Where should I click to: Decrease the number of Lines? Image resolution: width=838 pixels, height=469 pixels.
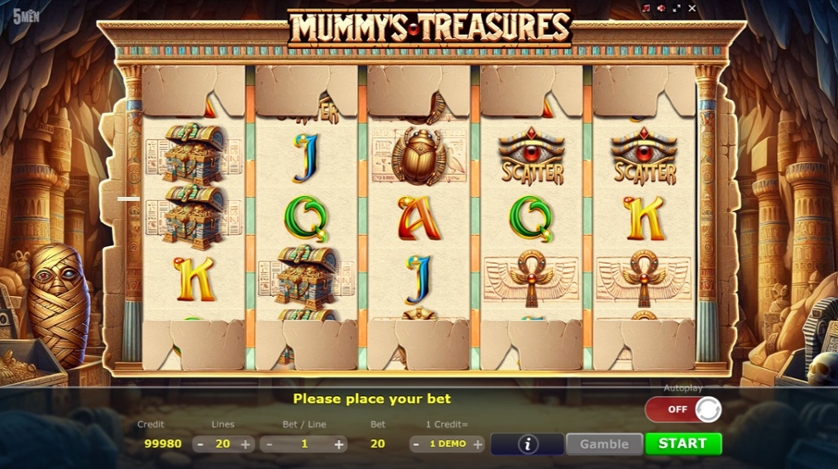click(x=200, y=444)
